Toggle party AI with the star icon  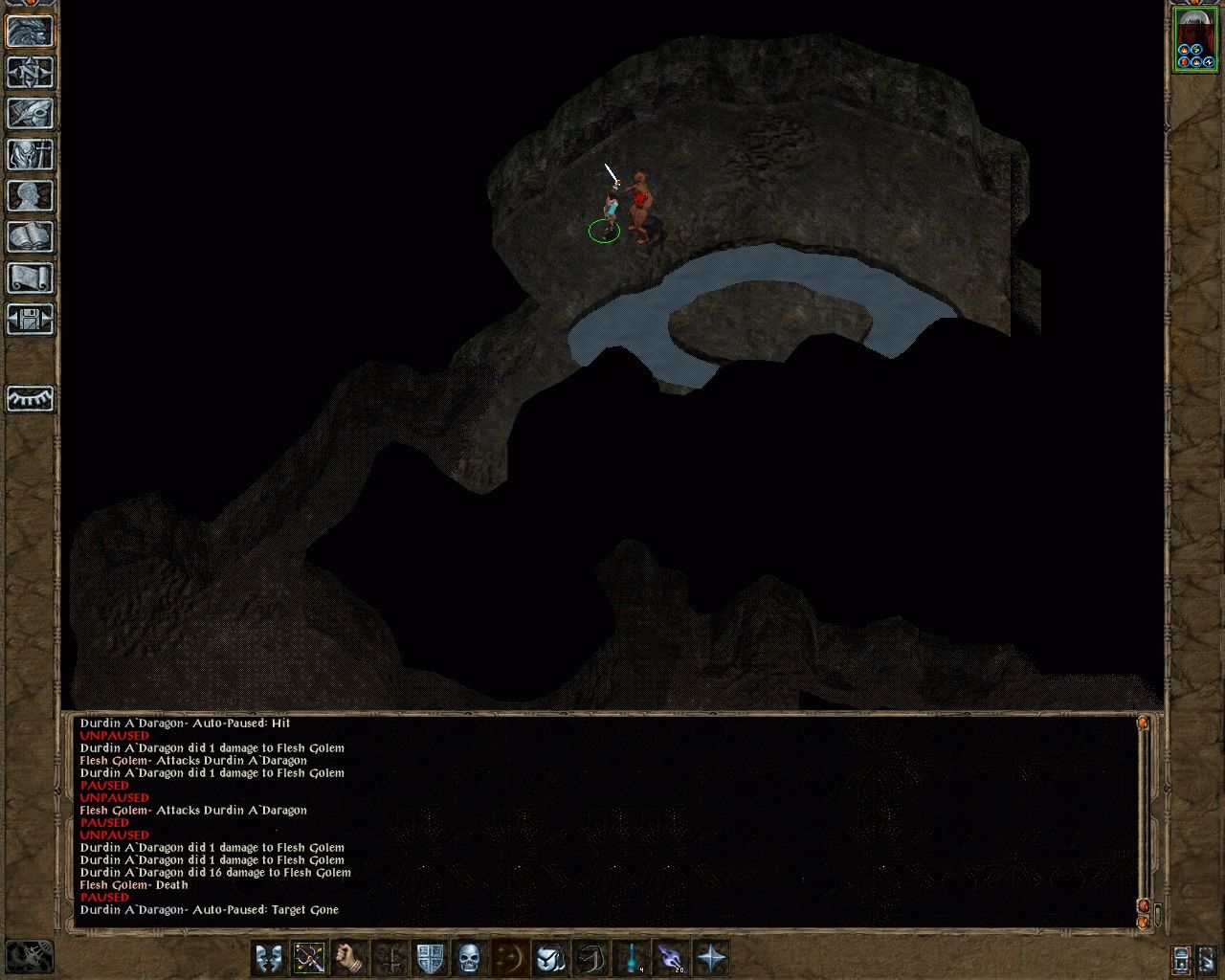tap(712, 954)
